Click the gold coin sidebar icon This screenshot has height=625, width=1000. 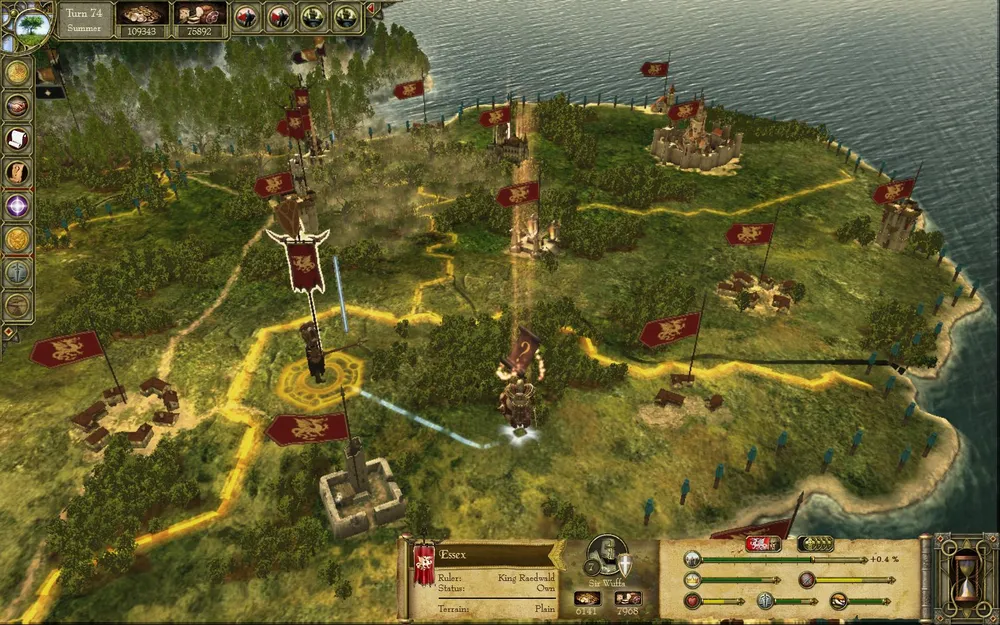[x=17, y=72]
